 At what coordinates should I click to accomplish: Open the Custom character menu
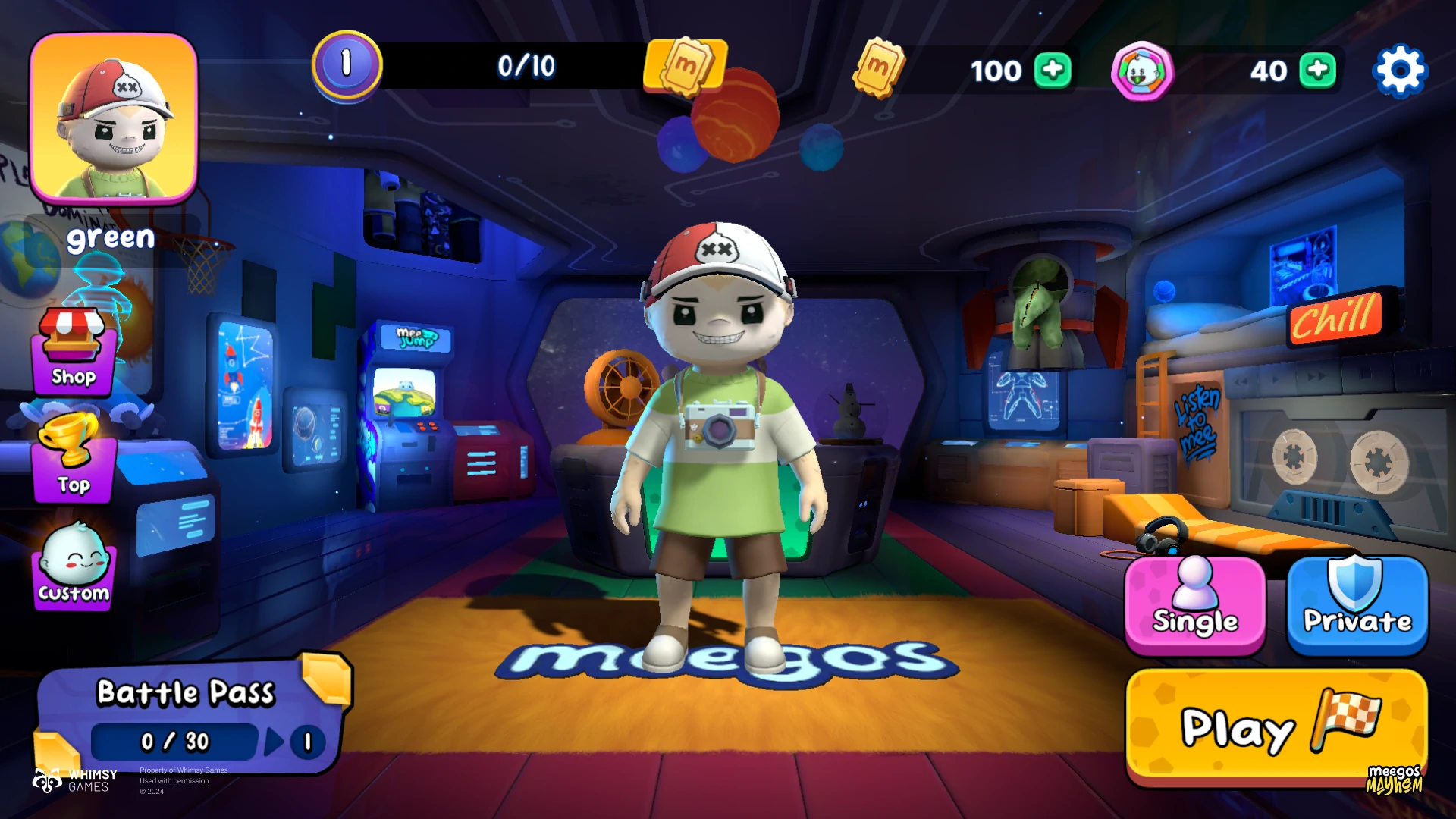coord(74,566)
